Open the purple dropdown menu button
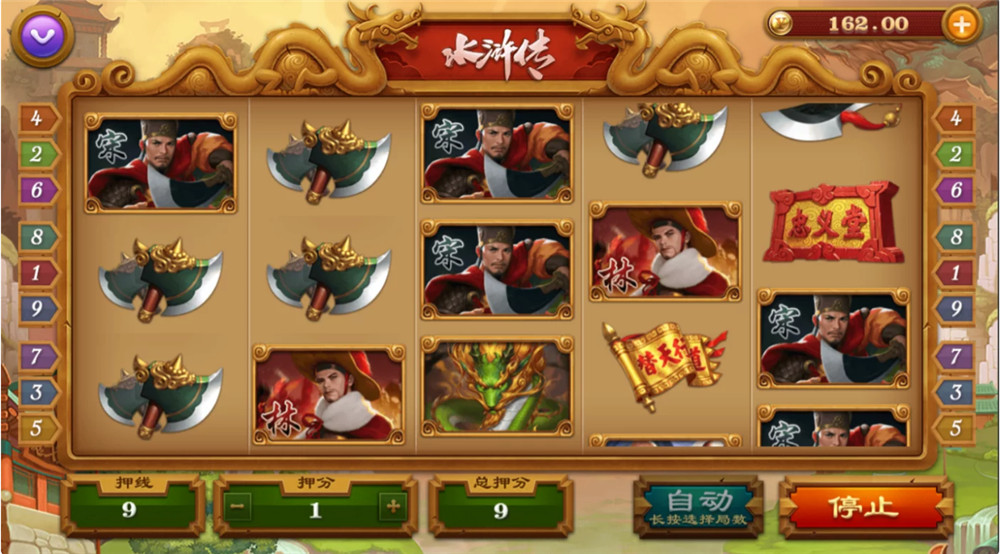The height and width of the screenshot is (554, 1000). click(42, 36)
